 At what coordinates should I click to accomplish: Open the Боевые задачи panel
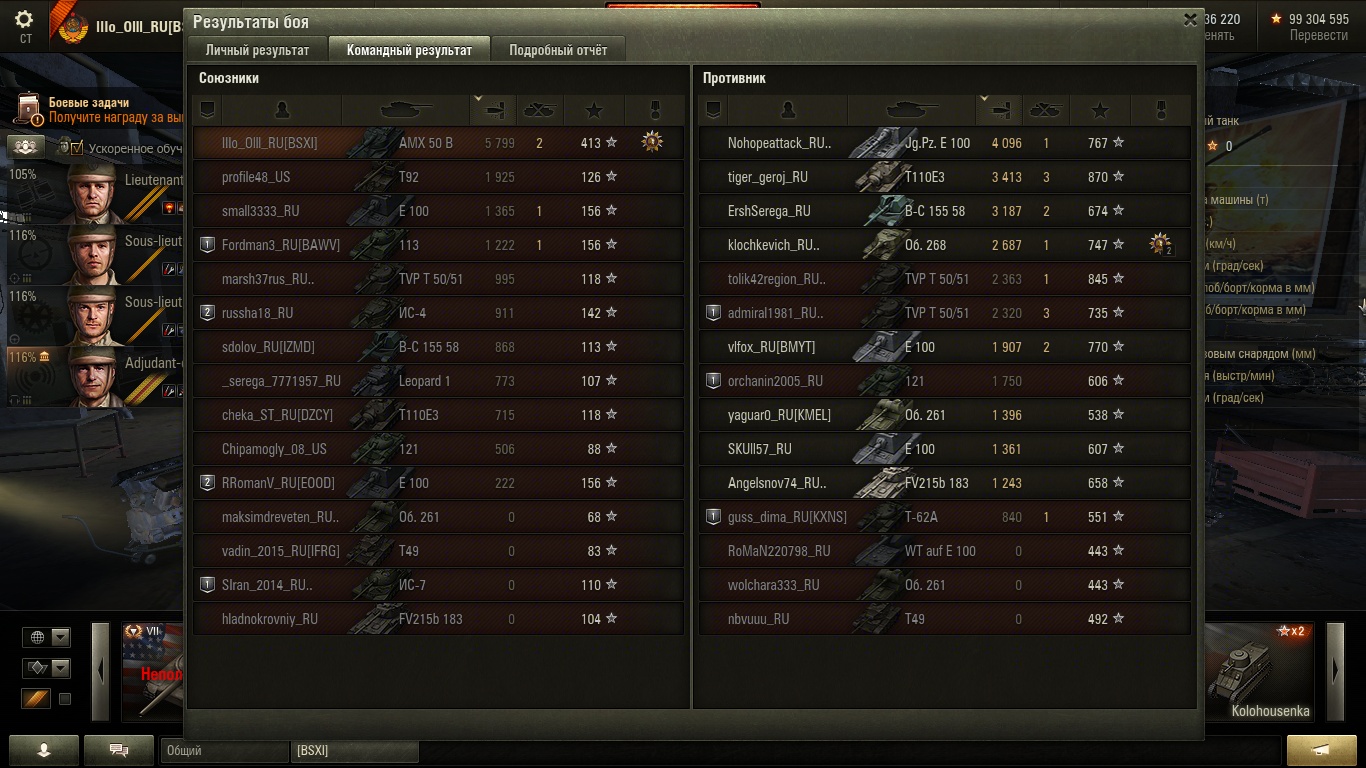click(88, 109)
